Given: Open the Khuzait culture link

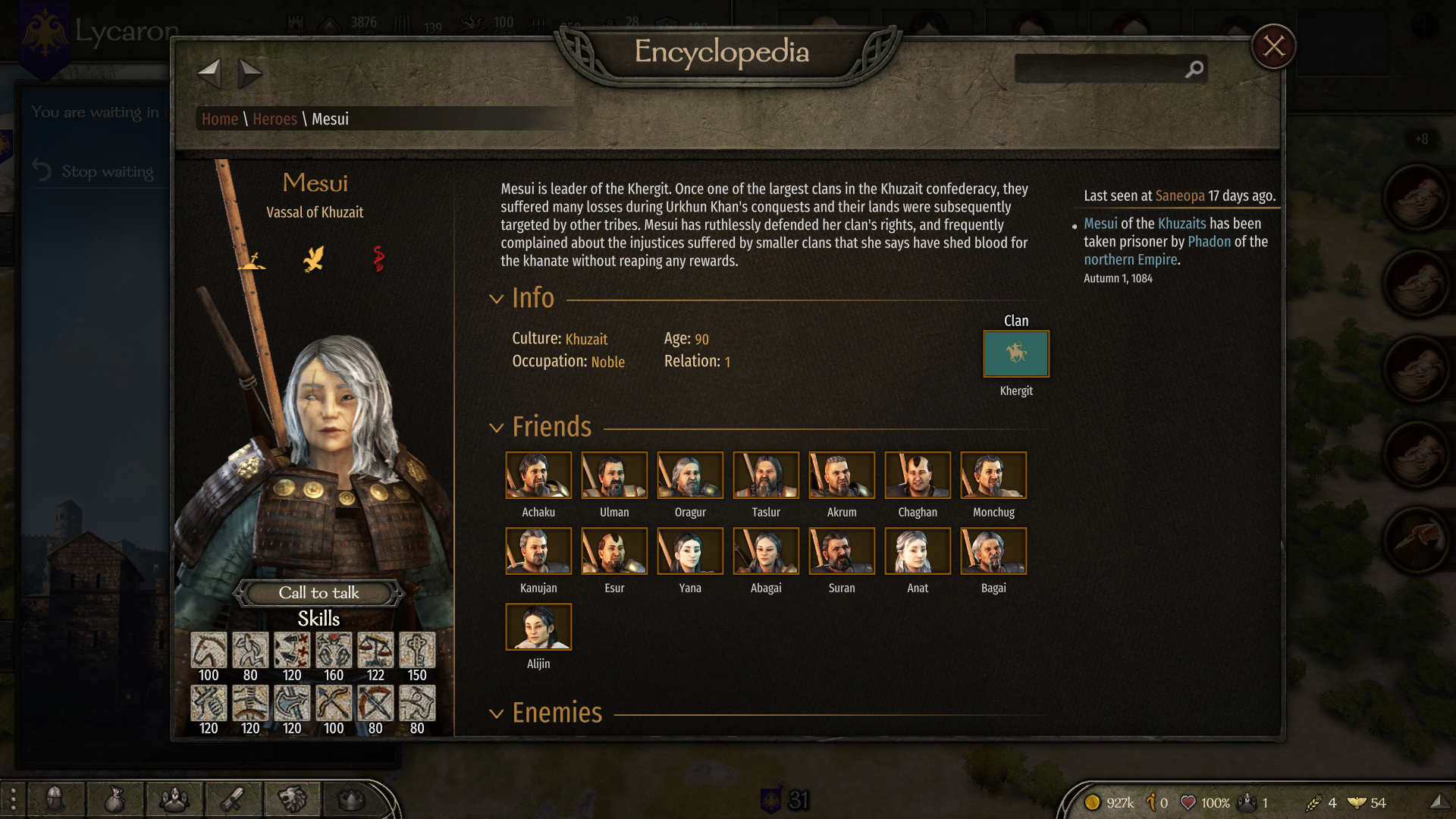Looking at the screenshot, I should (x=586, y=339).
